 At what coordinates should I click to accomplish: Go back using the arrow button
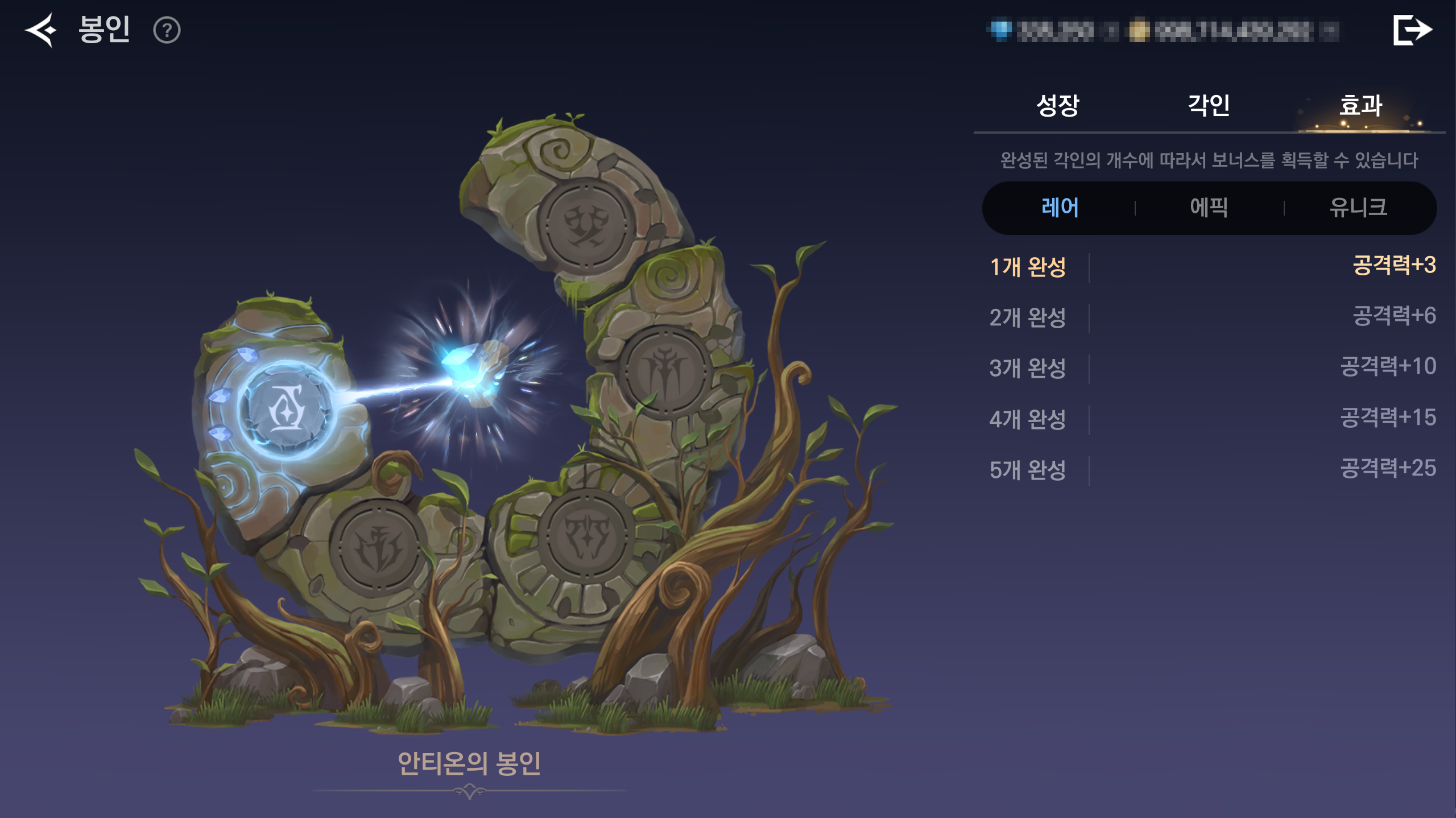click(x=40, y=30)
